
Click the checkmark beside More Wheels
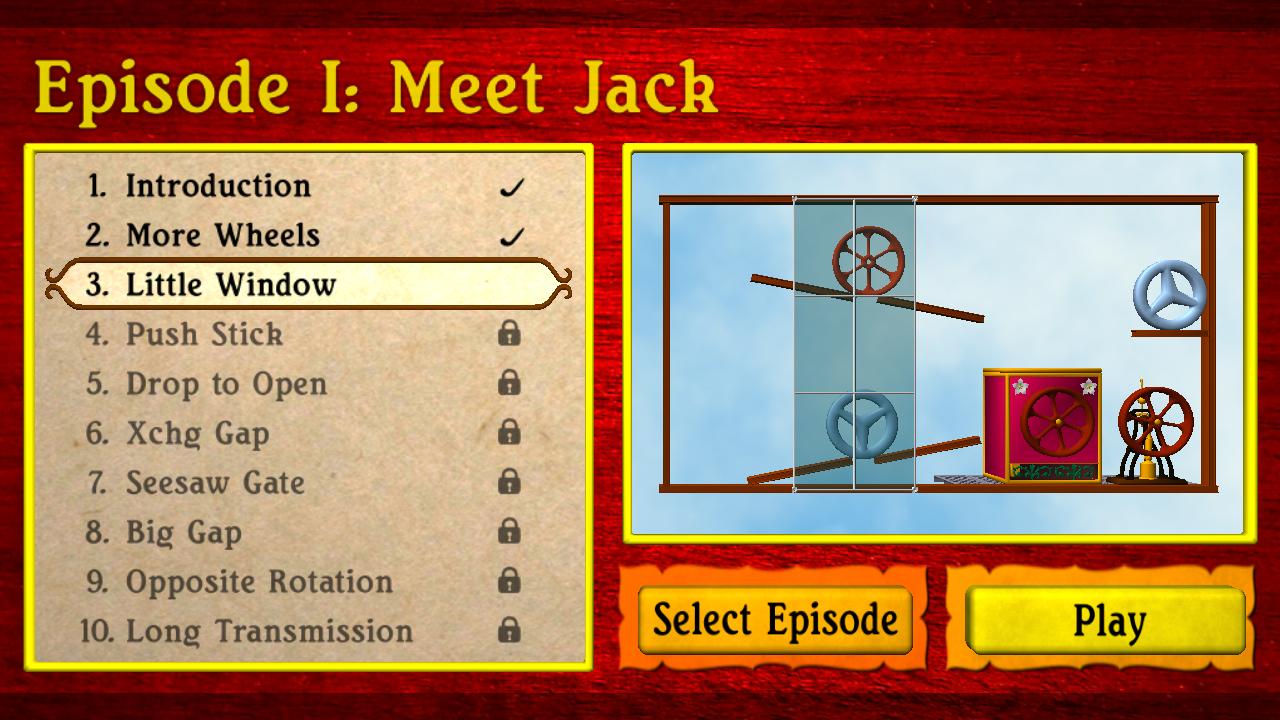pyautogui.click(x=513, y=236)
